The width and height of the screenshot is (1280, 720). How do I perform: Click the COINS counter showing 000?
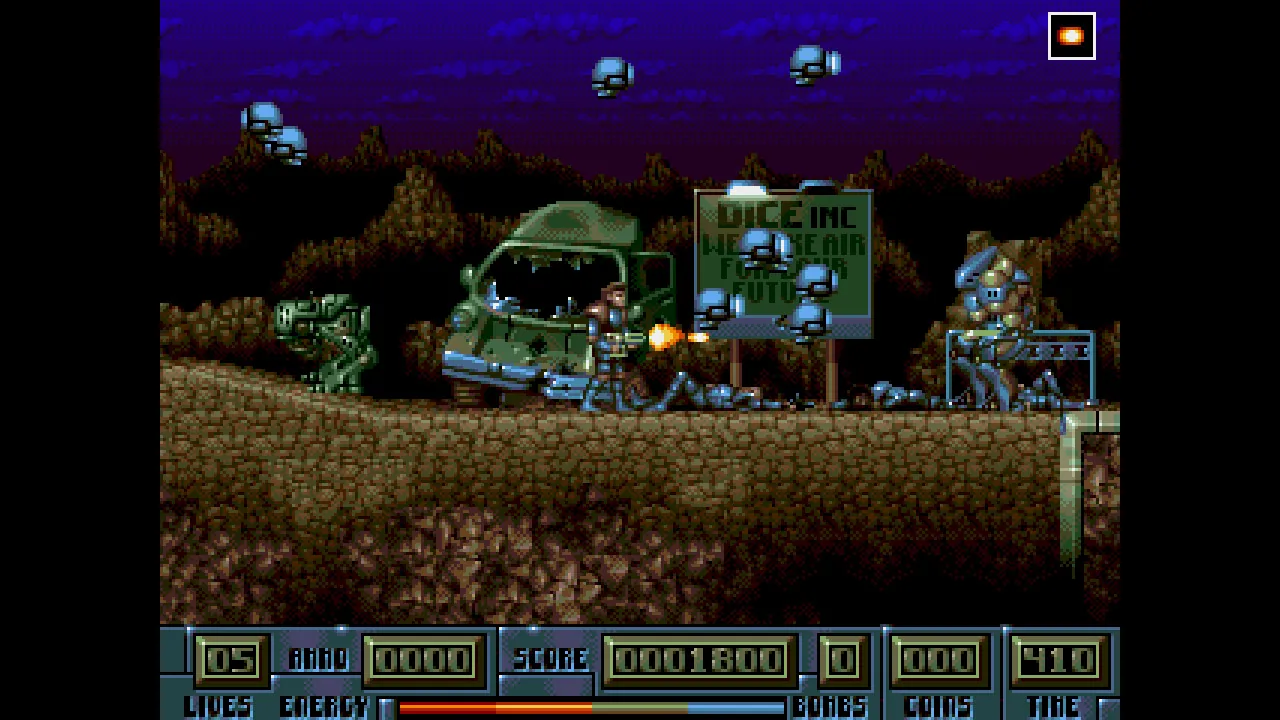point(938,658)
